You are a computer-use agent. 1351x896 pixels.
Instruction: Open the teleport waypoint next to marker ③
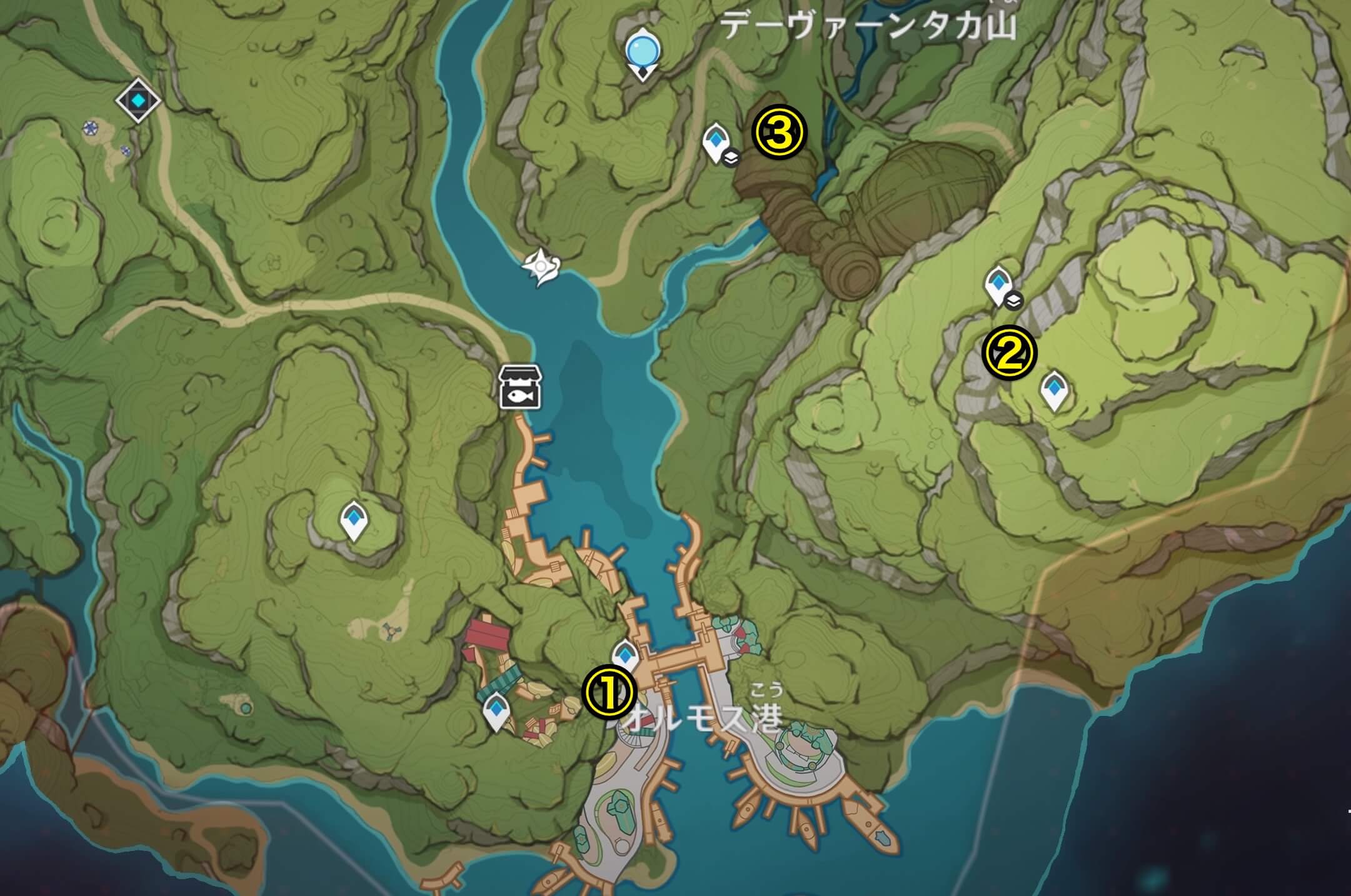[716, 139]
